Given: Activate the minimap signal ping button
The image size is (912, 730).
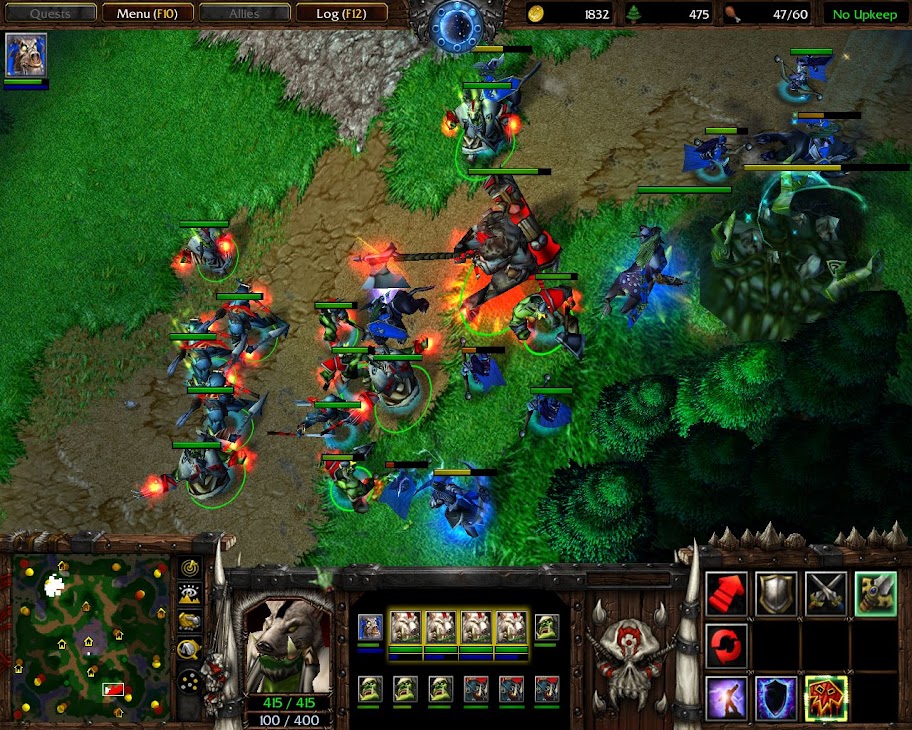Looking at the screenshot, I should tap(189, 568).
